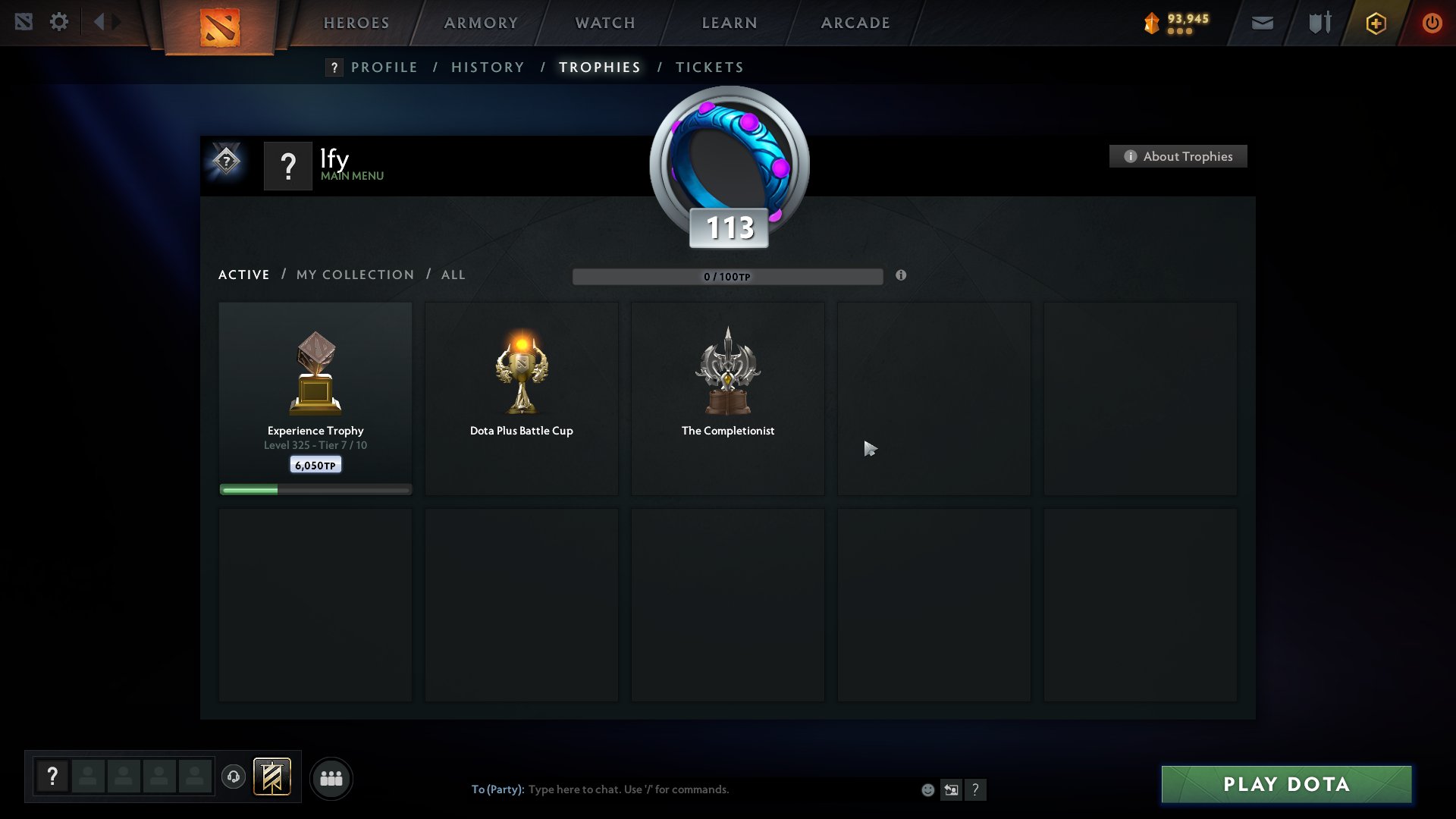Open the friends list people icon
This screenshot has width=1456, height=819.
point(331,777)
